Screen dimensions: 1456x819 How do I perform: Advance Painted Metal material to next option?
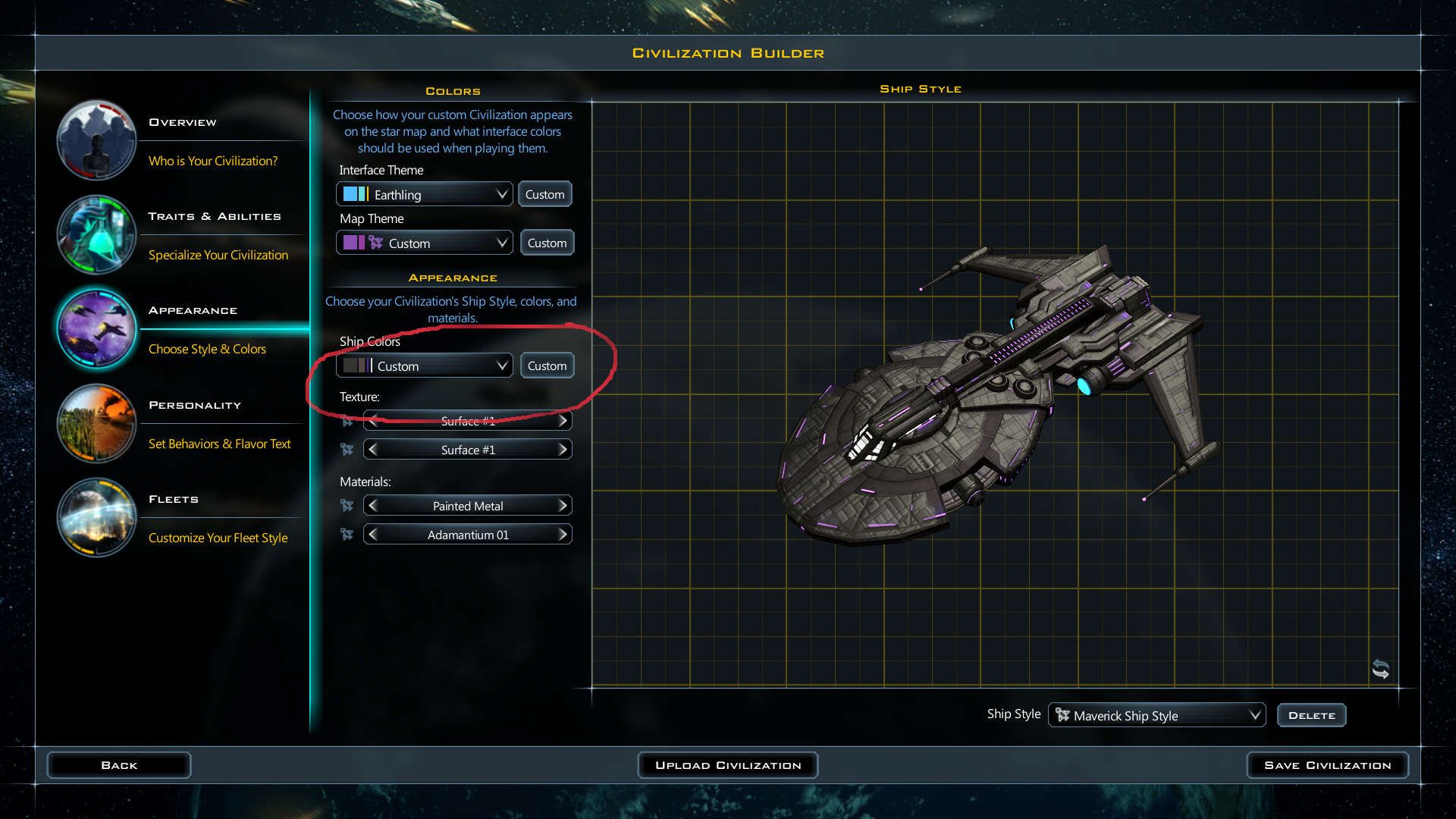(x=563, y=506)
